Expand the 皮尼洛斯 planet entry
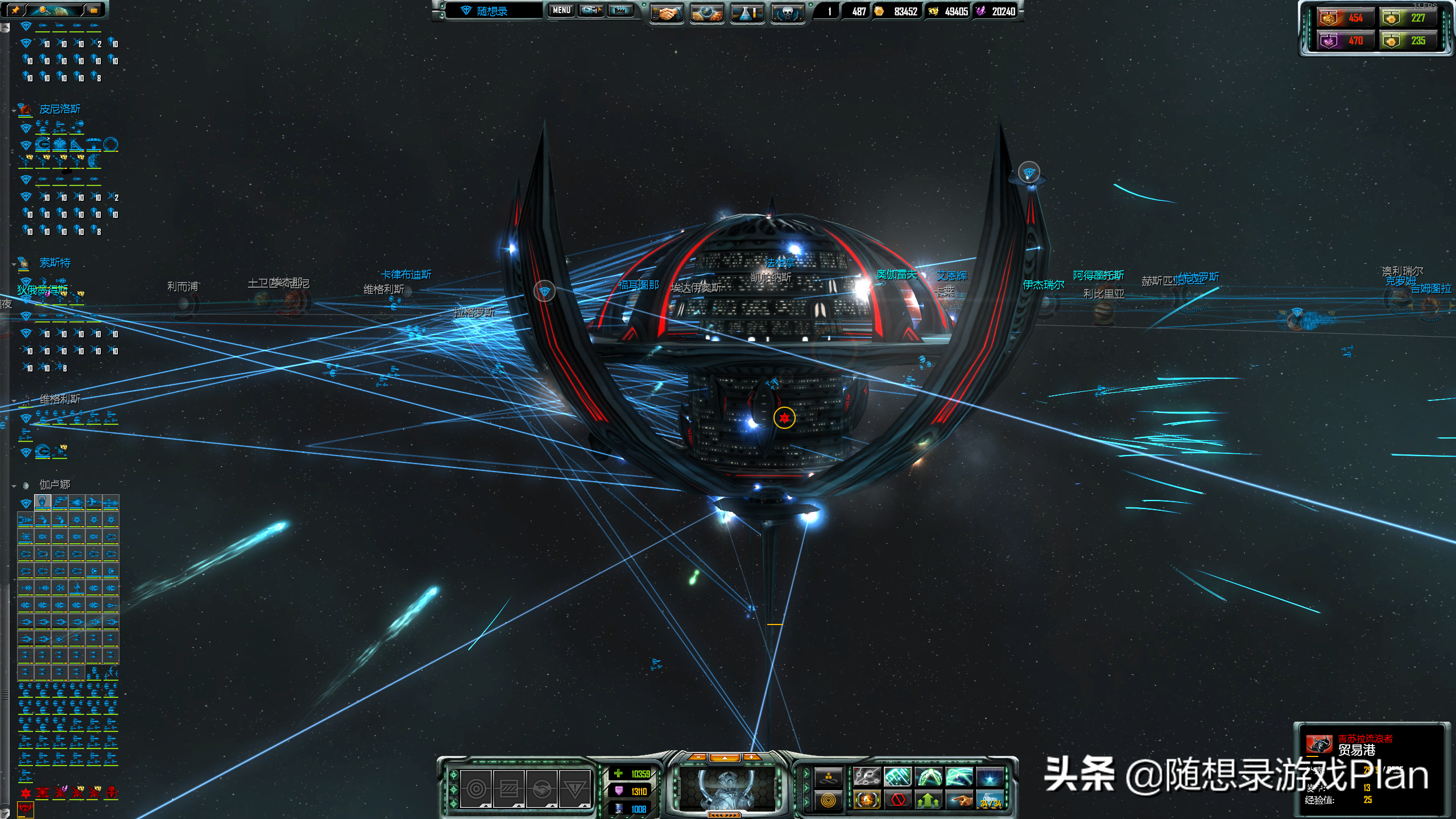Viewport: 1456px width, 819px height. (x=14, y=110)
